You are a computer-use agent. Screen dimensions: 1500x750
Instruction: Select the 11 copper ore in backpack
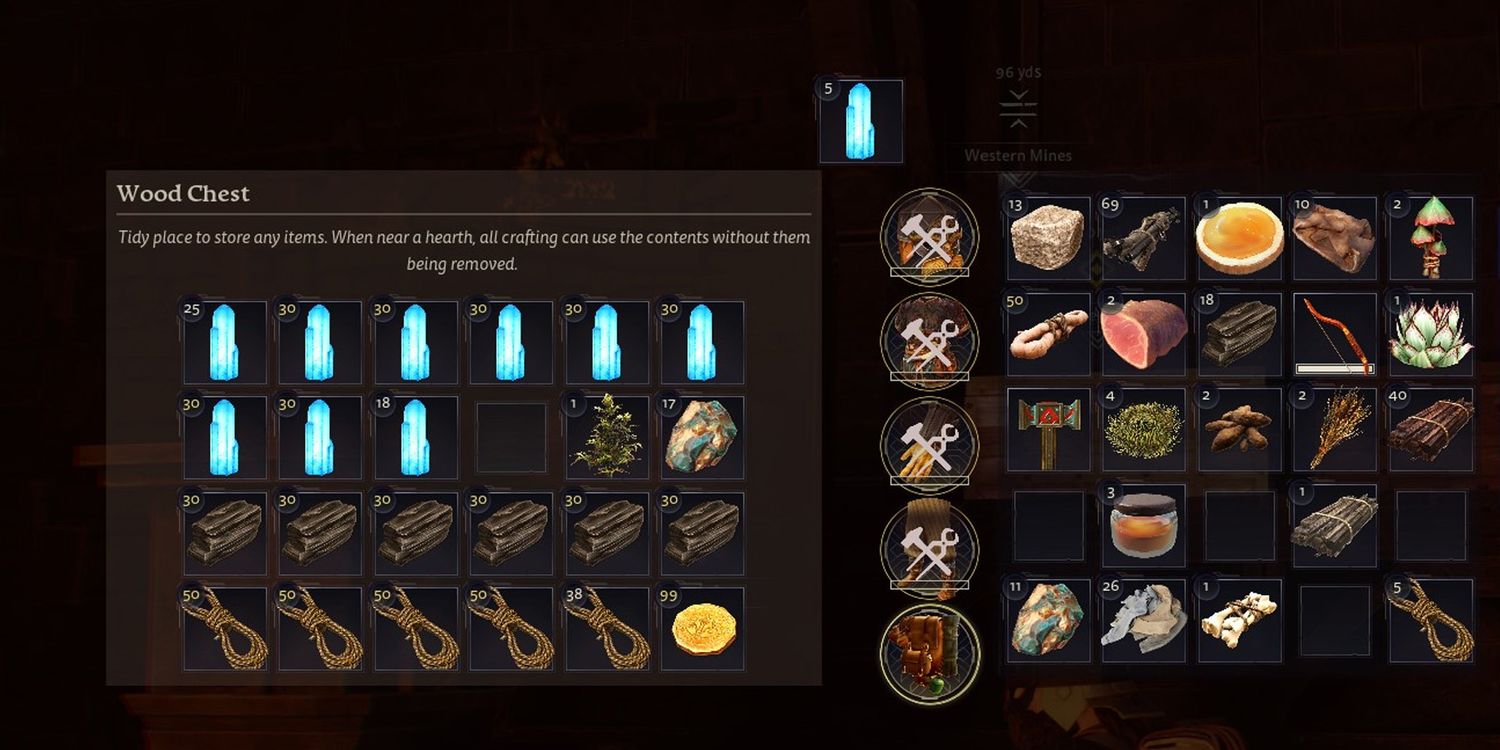tap(1047, 620)
